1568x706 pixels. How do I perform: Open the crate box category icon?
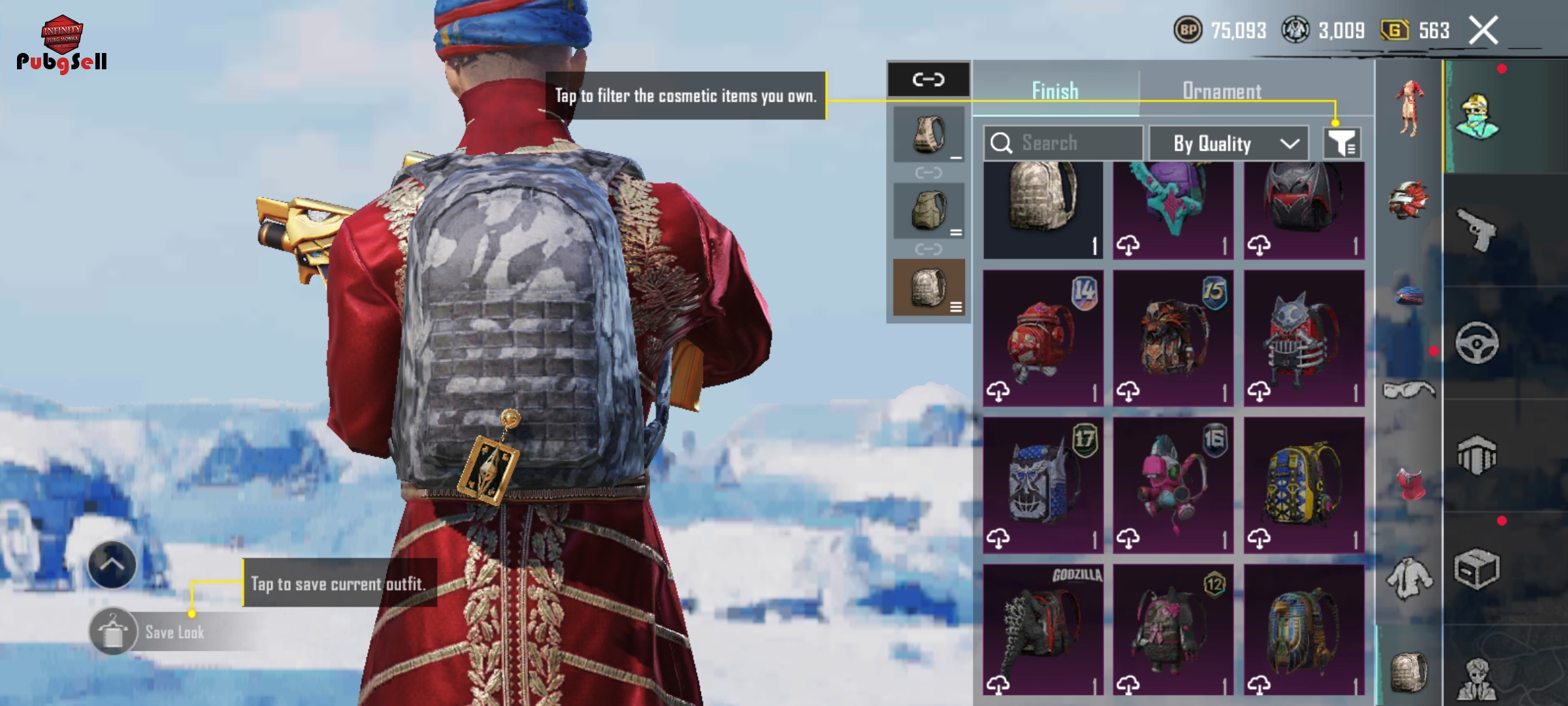[1477, 569]
